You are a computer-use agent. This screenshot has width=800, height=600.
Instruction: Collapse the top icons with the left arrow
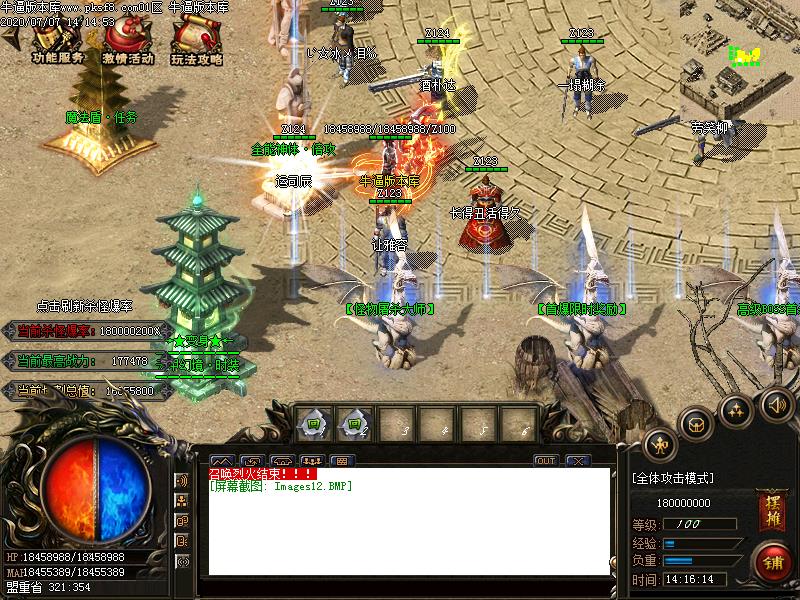pos(12,38)
